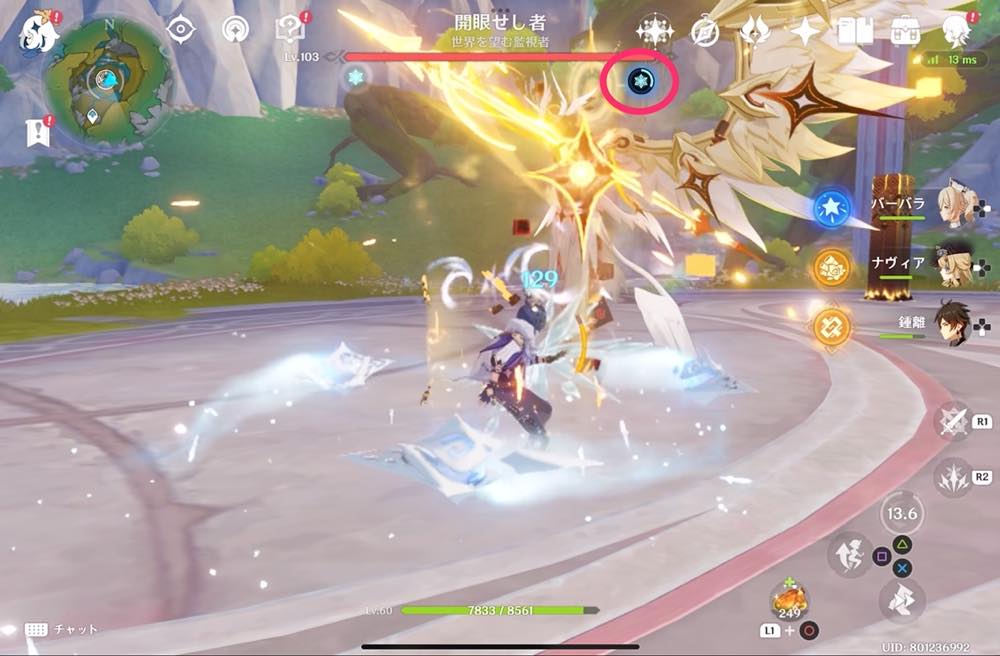The width and height of the screenshot is (1000, 656).
Task: Trigger バーバラ's blue elemental burst icon
Action: coord(830,207)
